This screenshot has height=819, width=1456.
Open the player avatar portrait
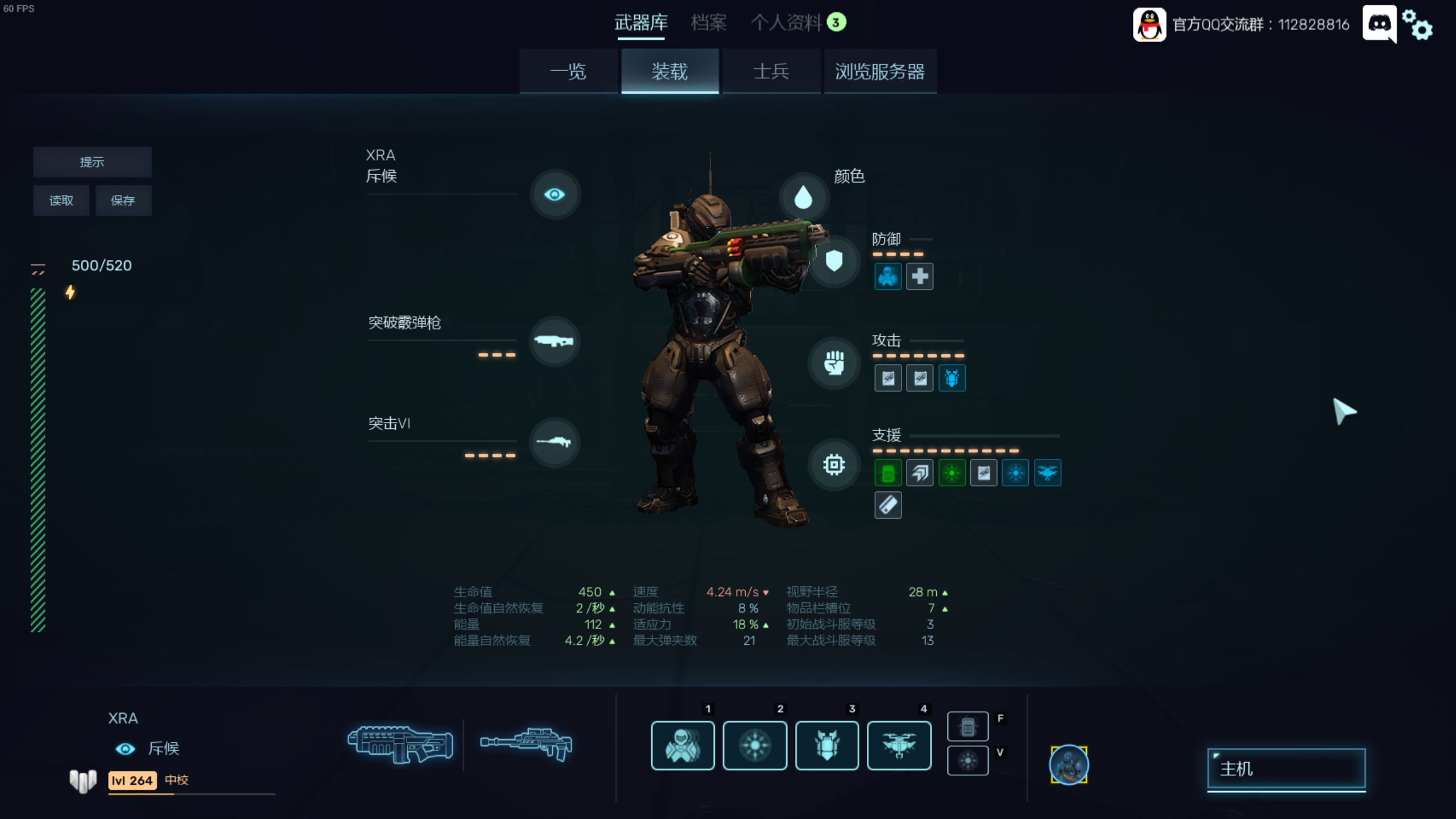pos(1069,765)
